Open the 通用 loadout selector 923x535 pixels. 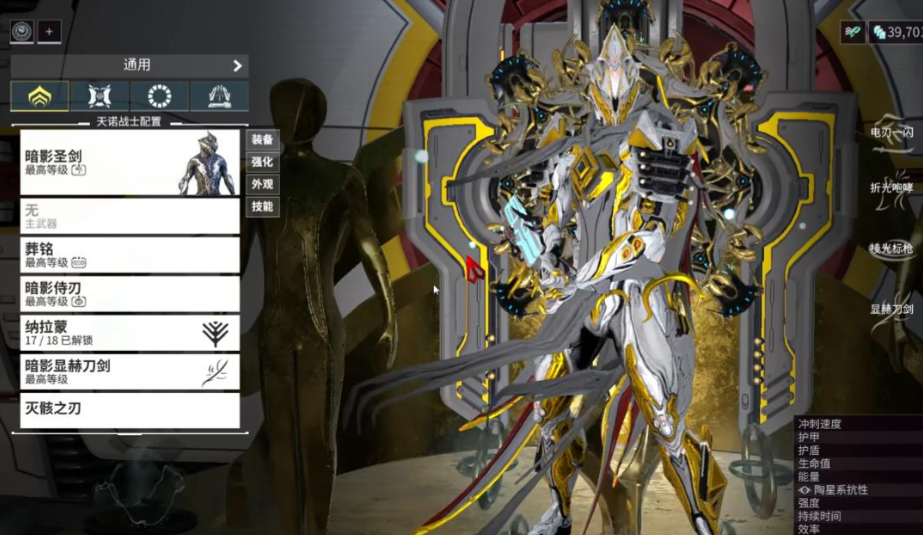pos(129,66)
